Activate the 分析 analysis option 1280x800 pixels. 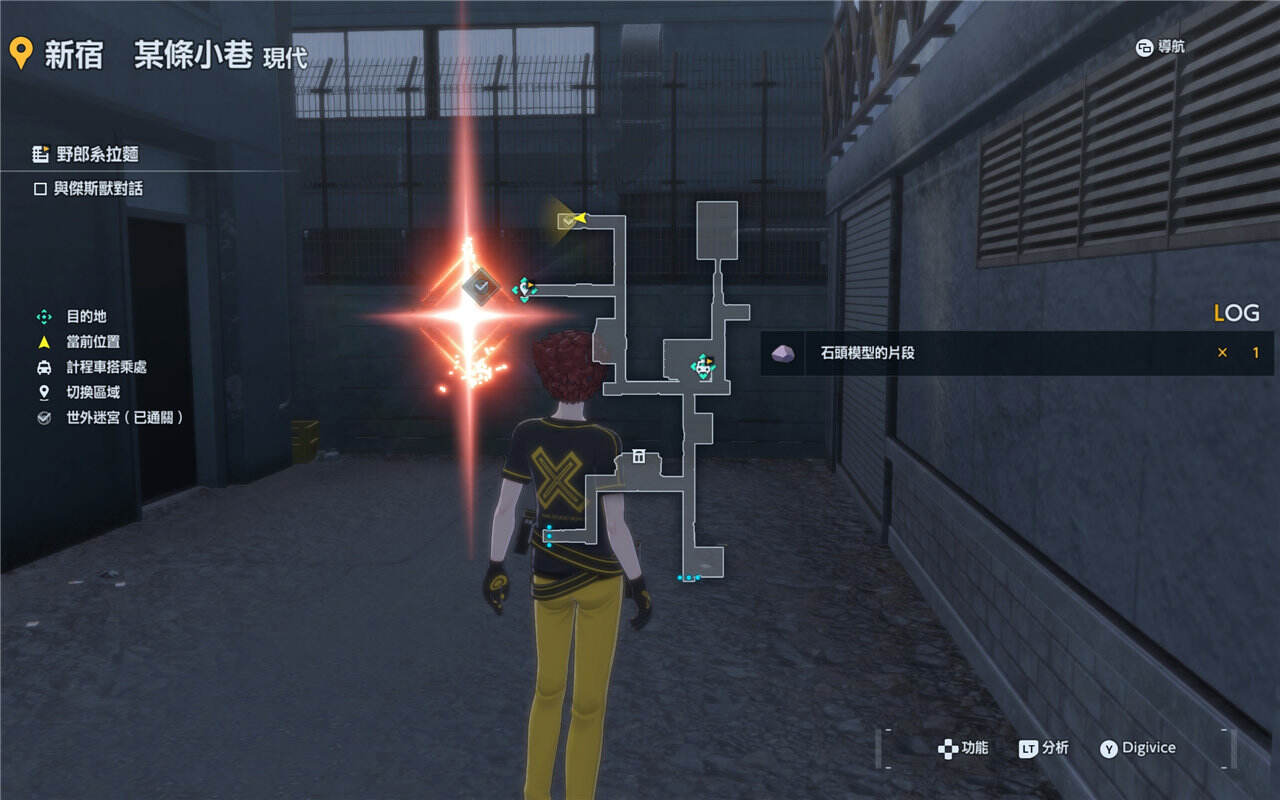point(1044,748)
